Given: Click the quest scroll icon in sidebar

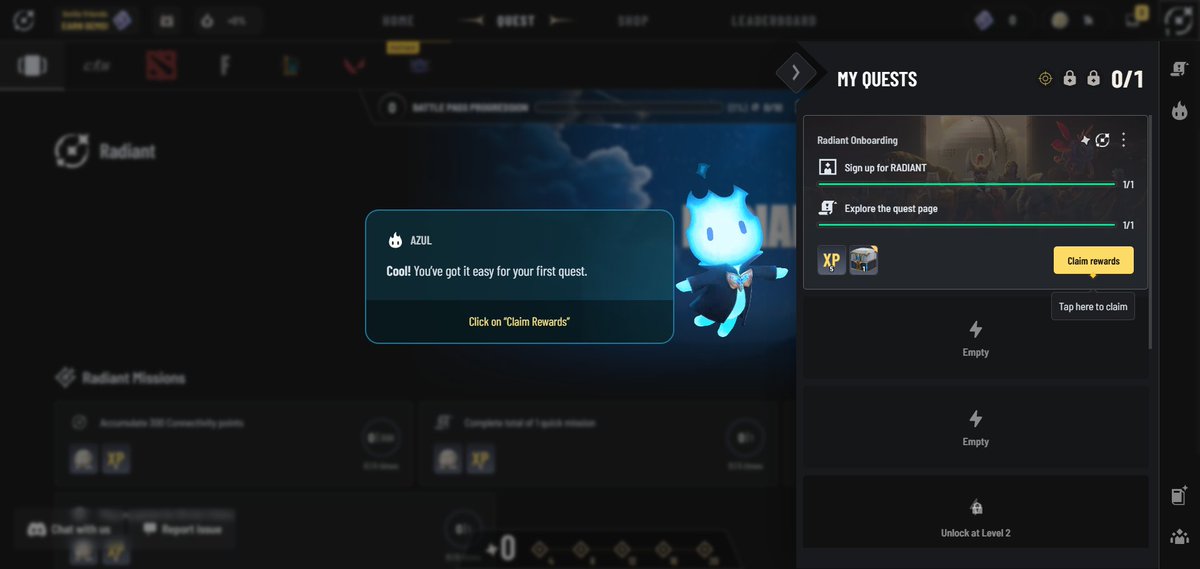Looking at the screenshot, I should [x=1179, y=68].
